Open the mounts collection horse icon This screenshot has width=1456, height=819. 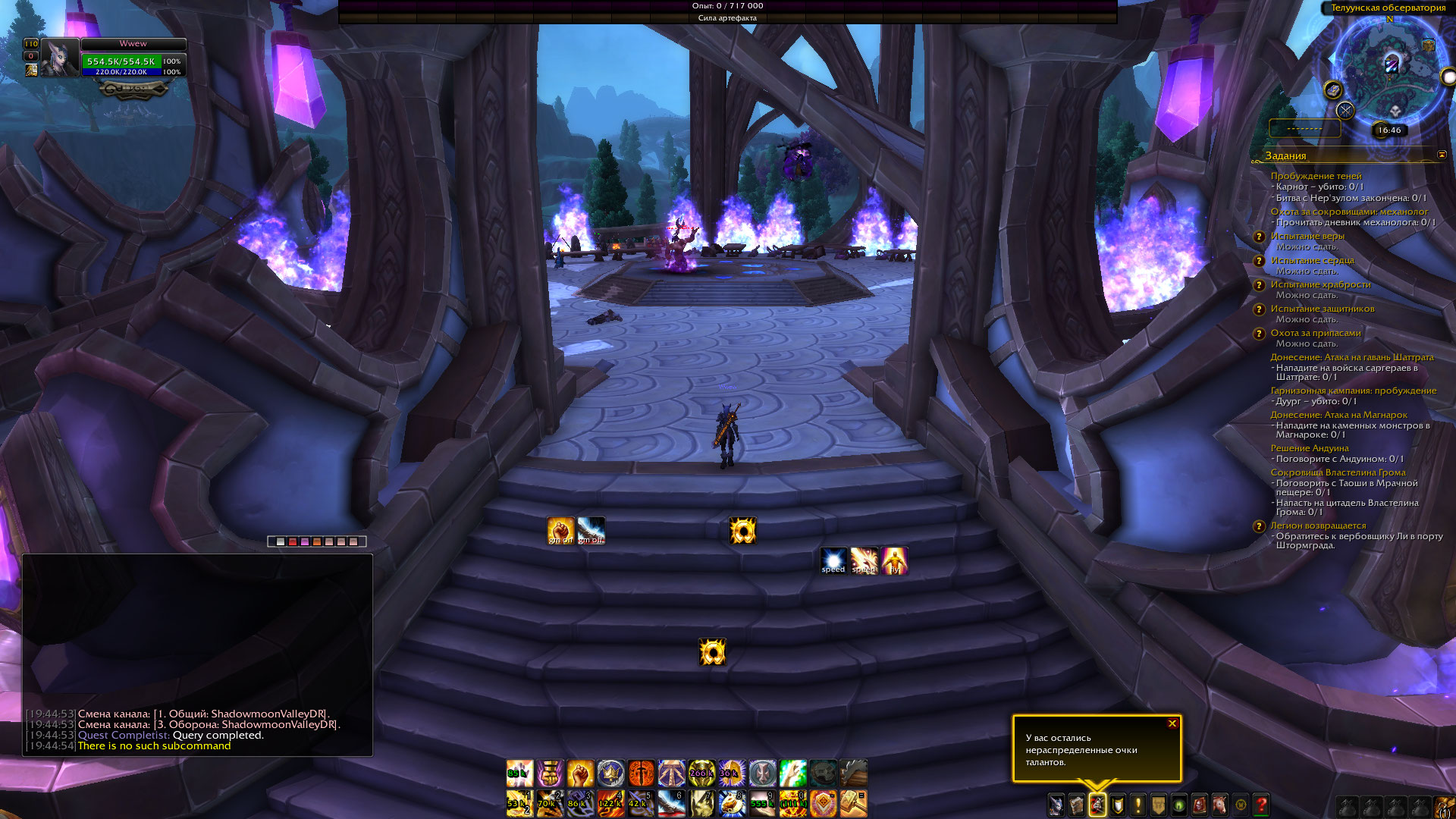coord(1220,805)
